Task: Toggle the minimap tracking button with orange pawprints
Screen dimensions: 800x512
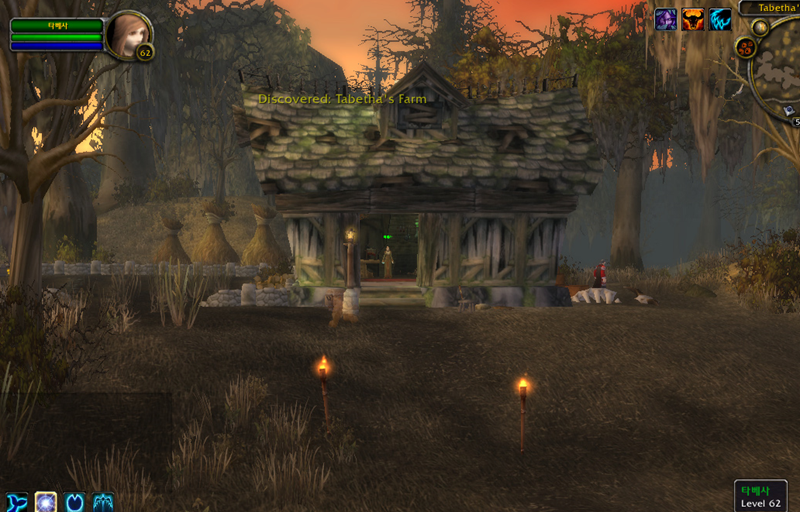Action: pyautogui.click(x=745, y=47)
